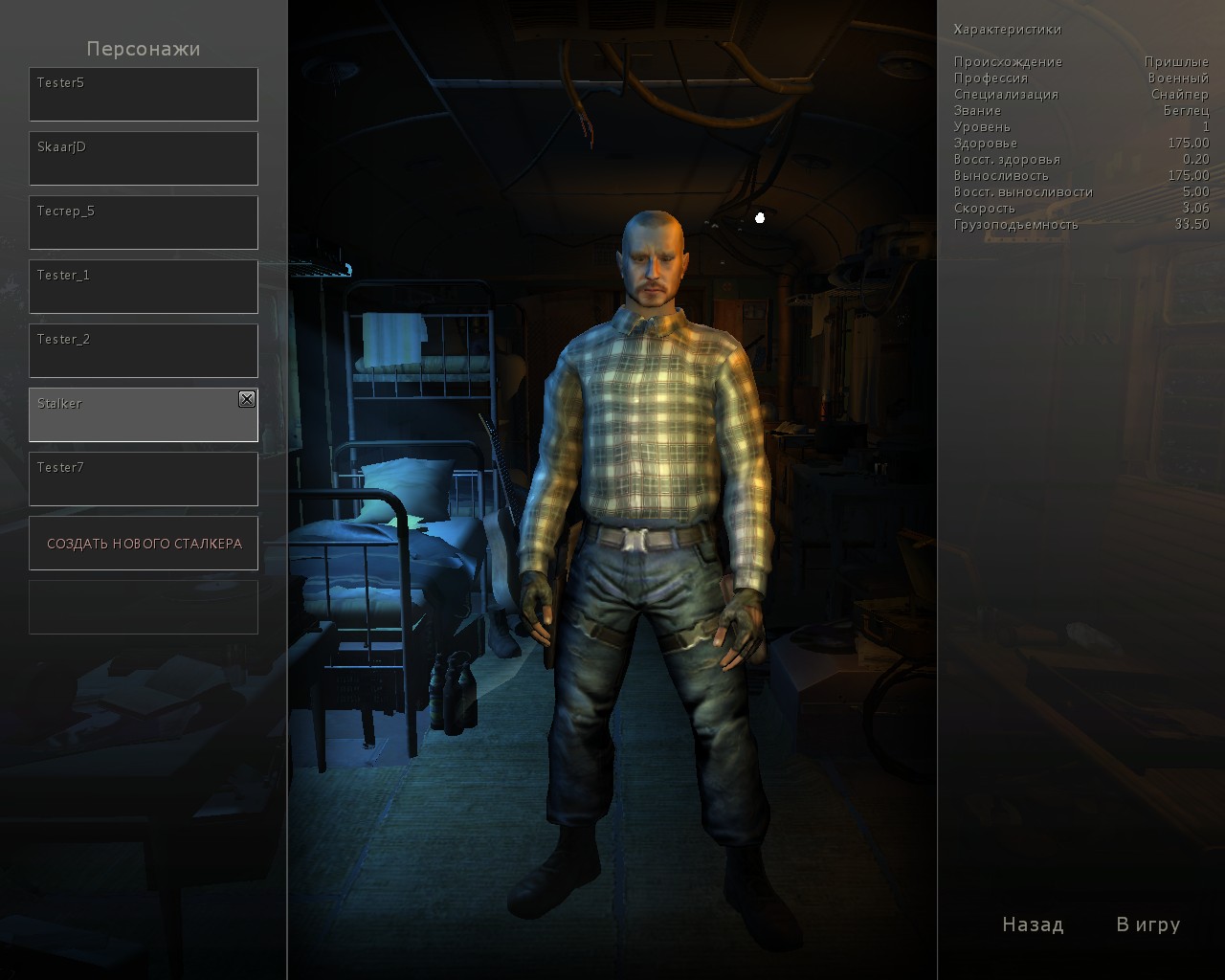Select the highlighted Stalker character

(134, 415)
